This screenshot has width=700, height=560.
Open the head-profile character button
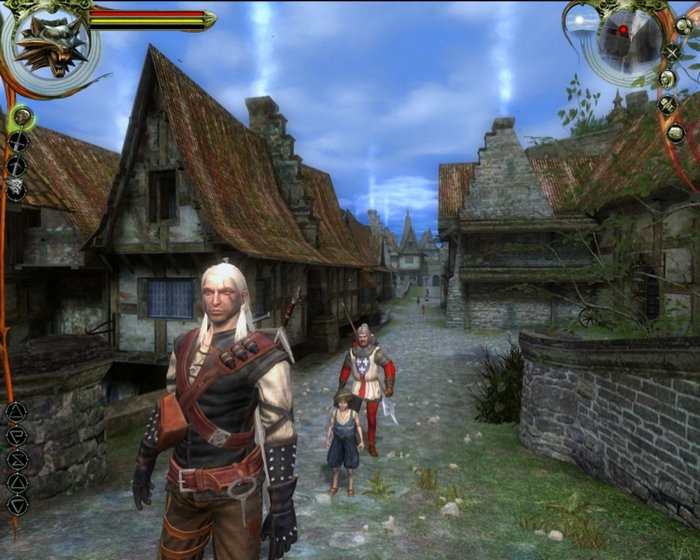point(667,78)
